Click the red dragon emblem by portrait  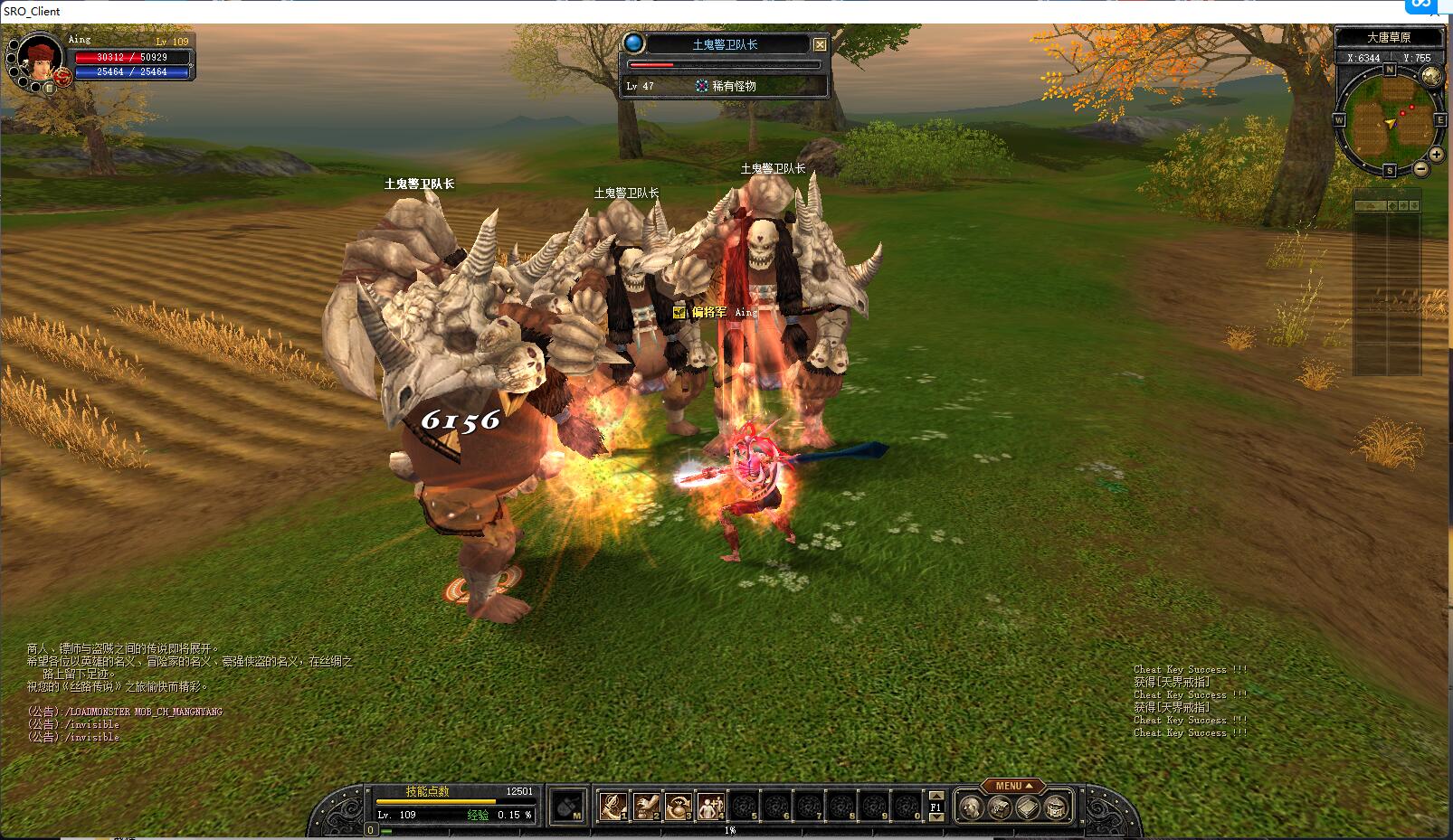pos(62,78)
